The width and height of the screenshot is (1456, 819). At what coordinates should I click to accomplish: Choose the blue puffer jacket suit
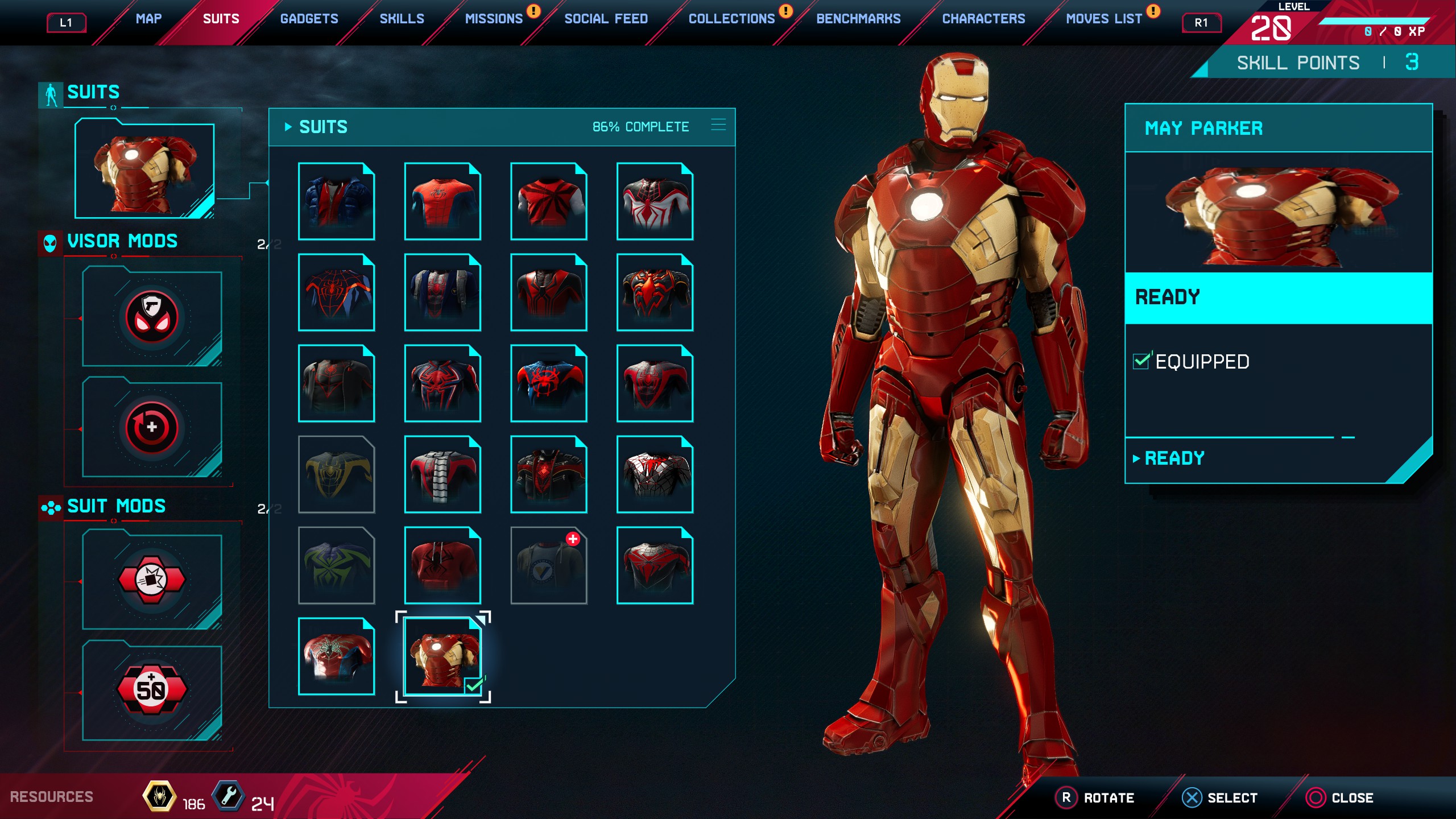336,201
